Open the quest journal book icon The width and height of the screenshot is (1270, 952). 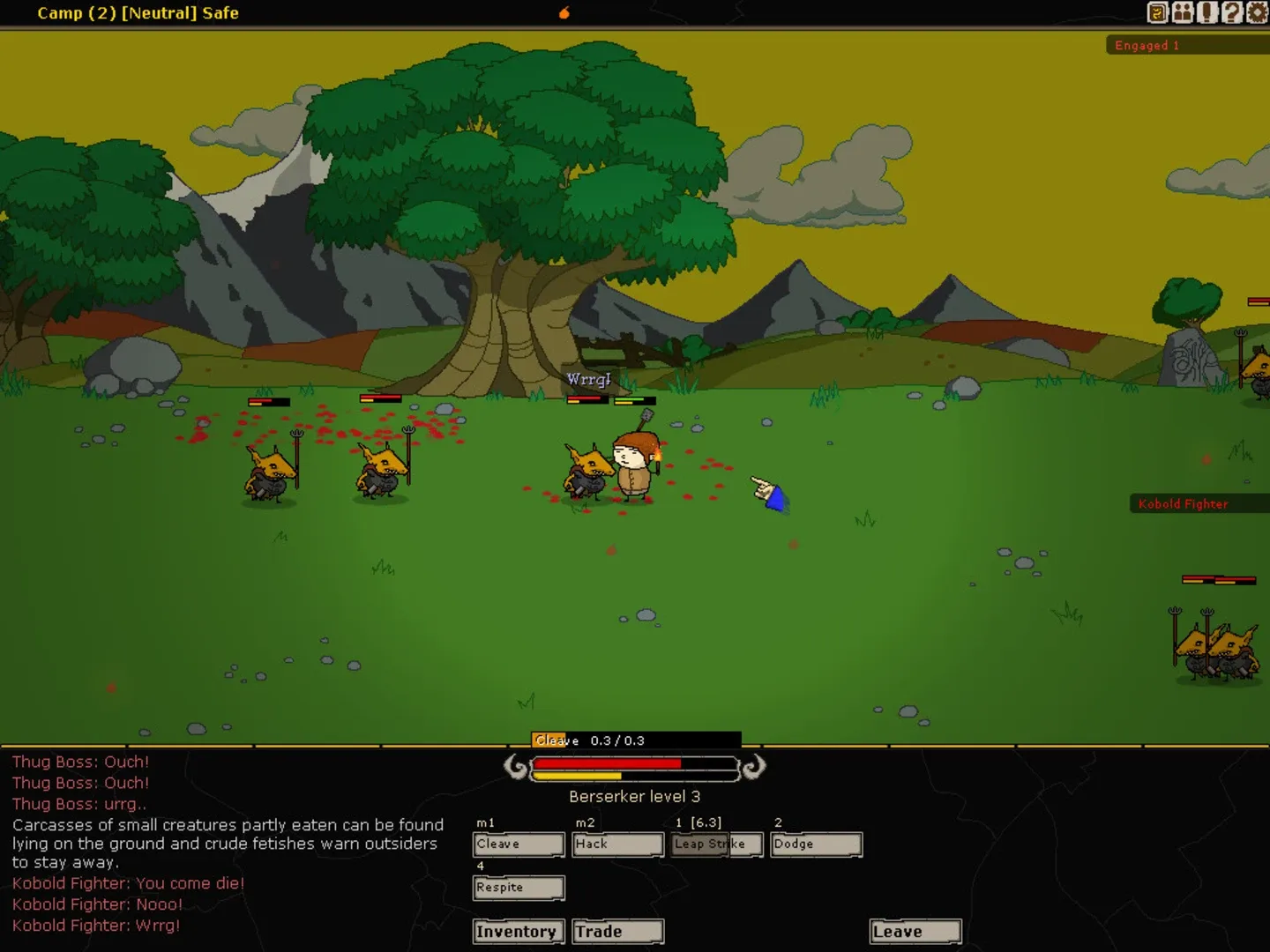tap(1156, 12)
